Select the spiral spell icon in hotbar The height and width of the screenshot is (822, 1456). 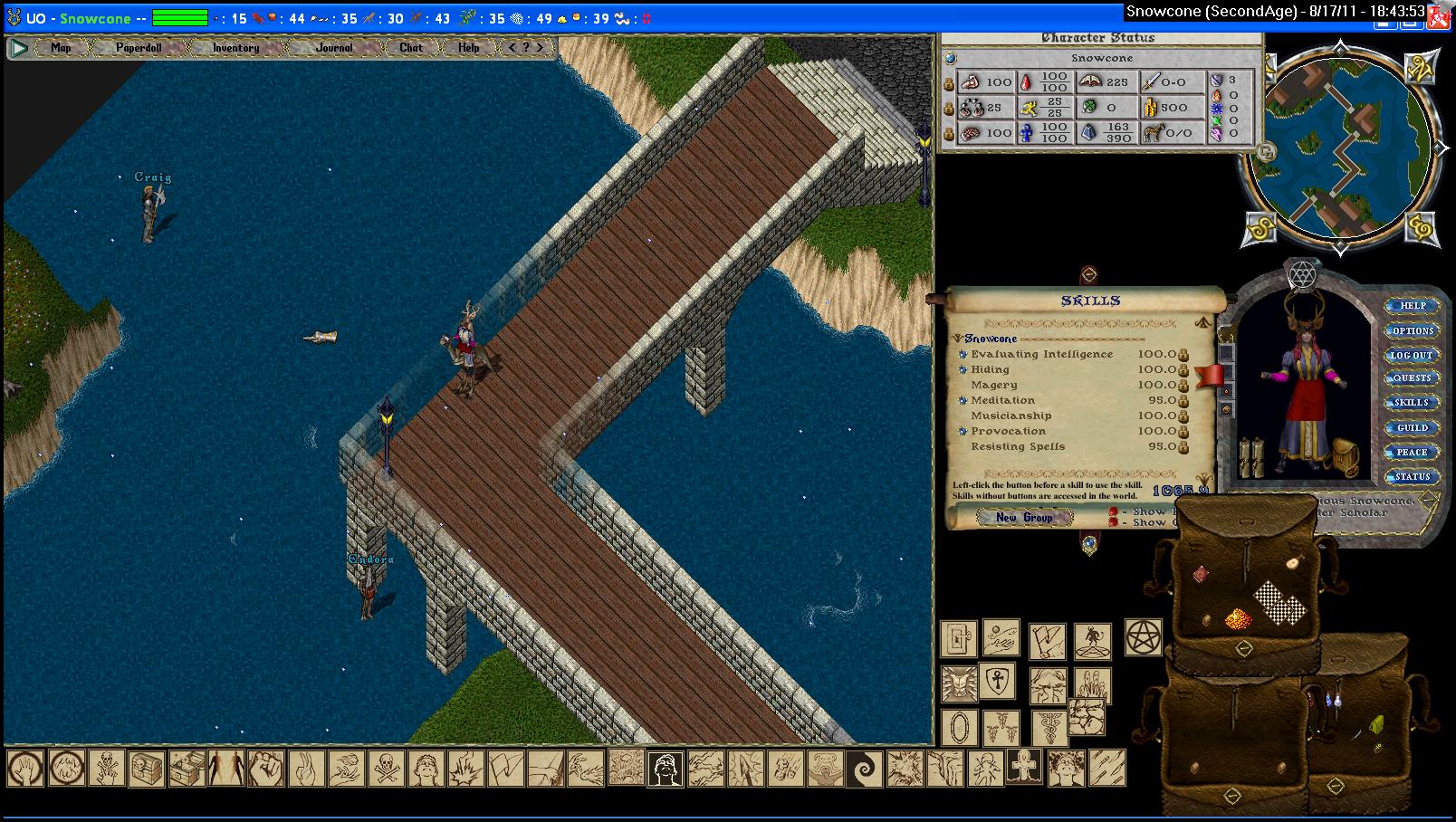pos(863,769)
